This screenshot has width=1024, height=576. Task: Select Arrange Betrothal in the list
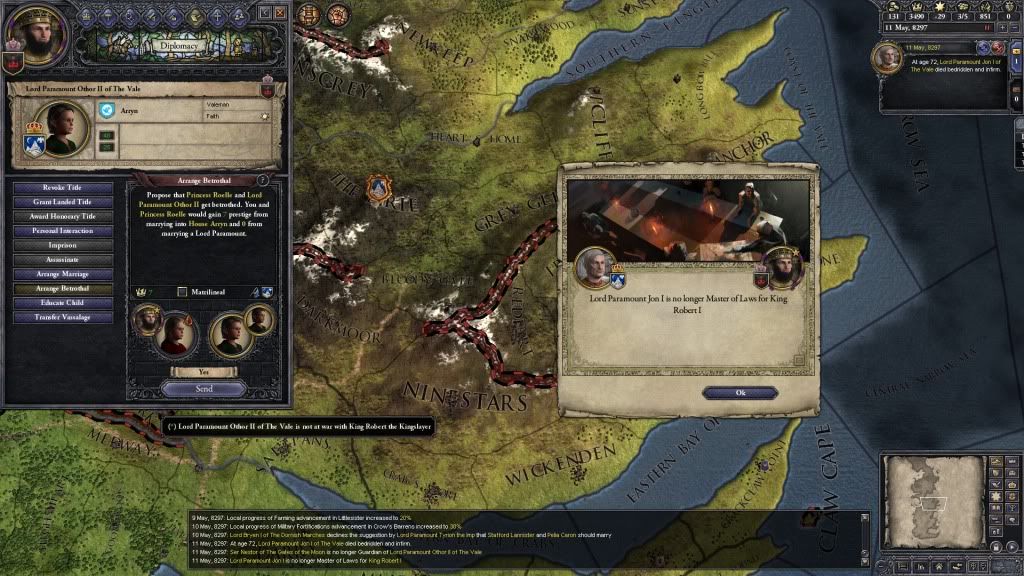pyautogui.click(x=62, y=288)
